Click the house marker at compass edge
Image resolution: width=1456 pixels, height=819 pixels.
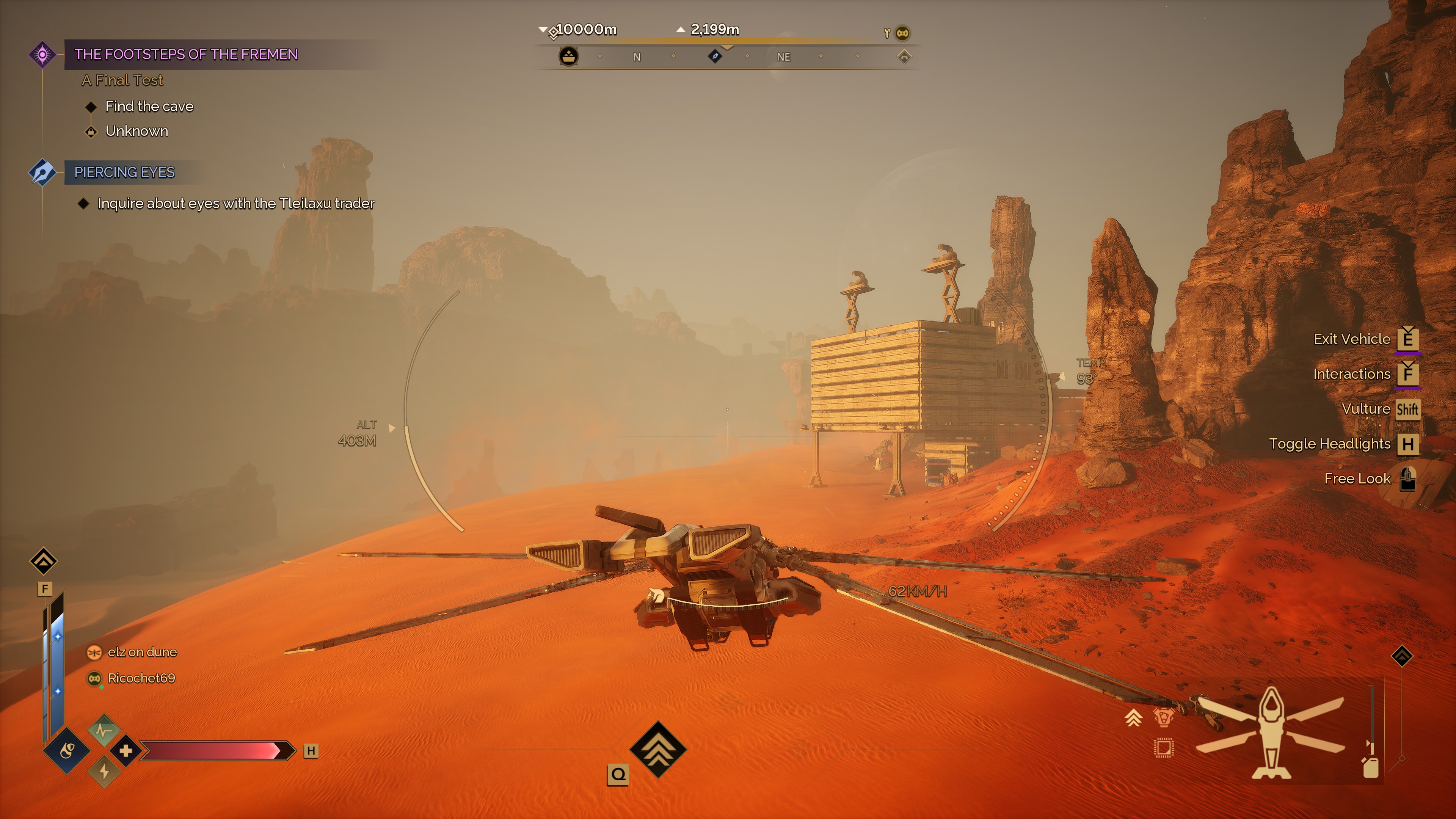pyautogui.click(x=904, y=56)
